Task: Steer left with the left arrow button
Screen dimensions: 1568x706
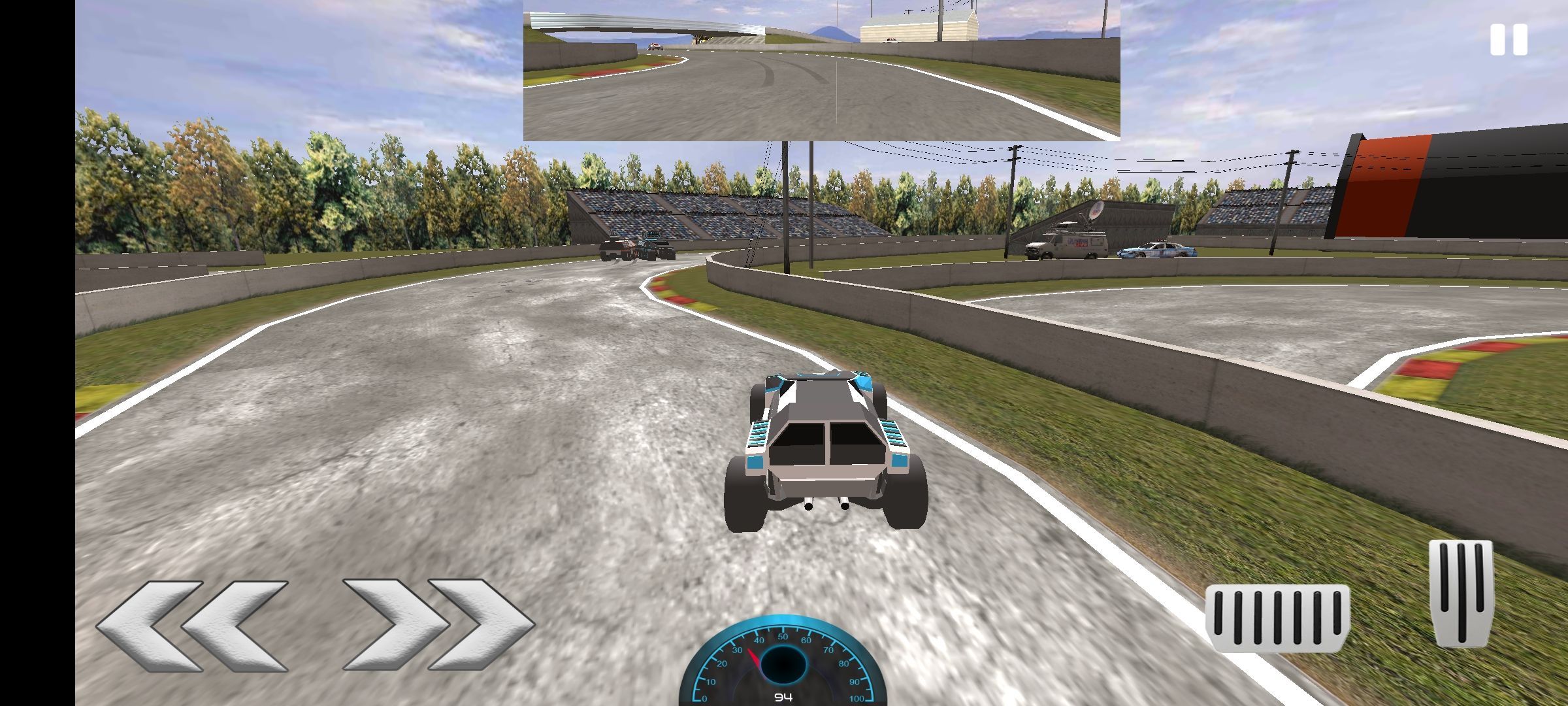Action: pyautogui.click(x=192, y=626)
